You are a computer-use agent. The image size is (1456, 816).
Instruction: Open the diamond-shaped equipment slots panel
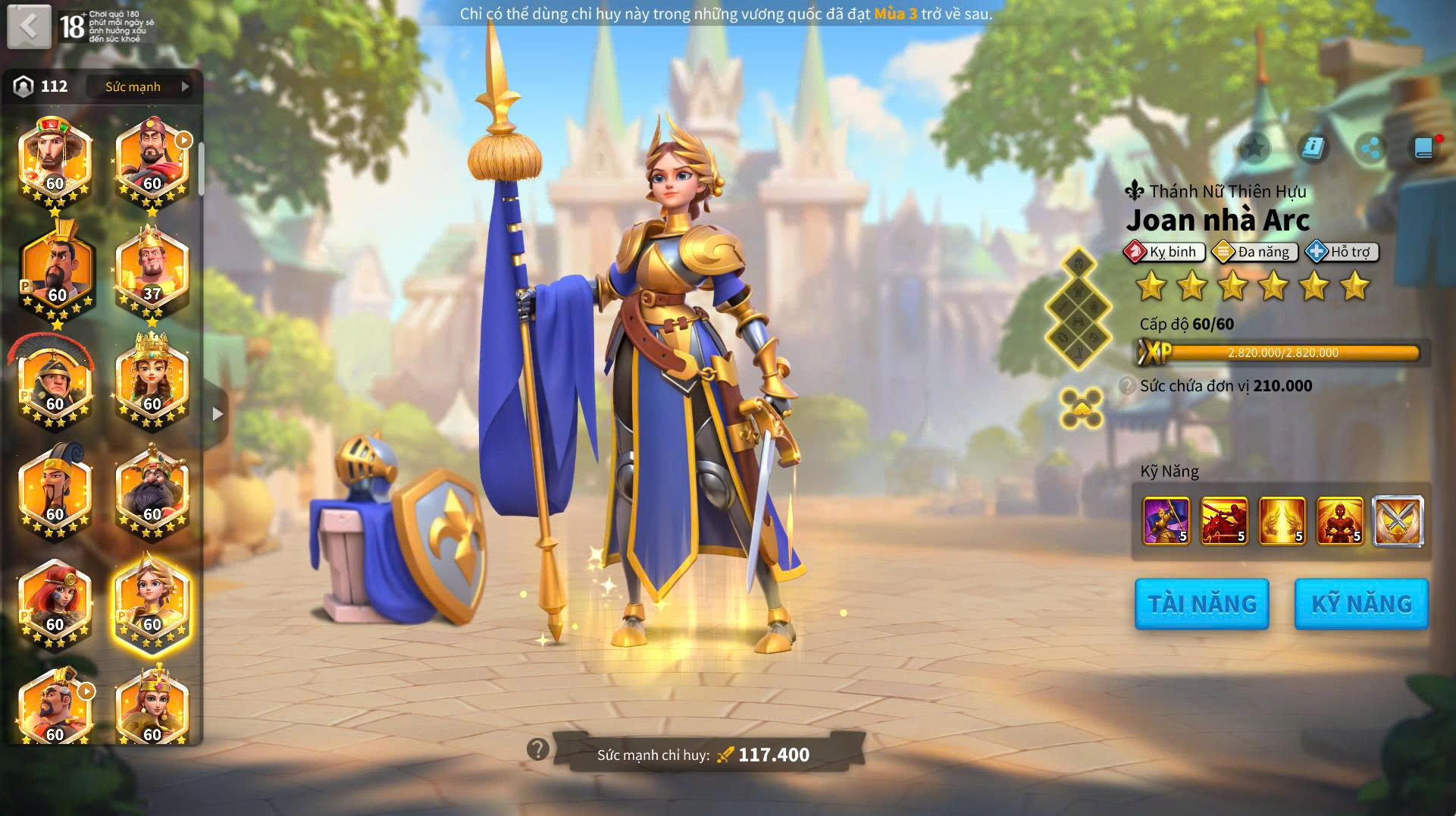click(1078, 307)
